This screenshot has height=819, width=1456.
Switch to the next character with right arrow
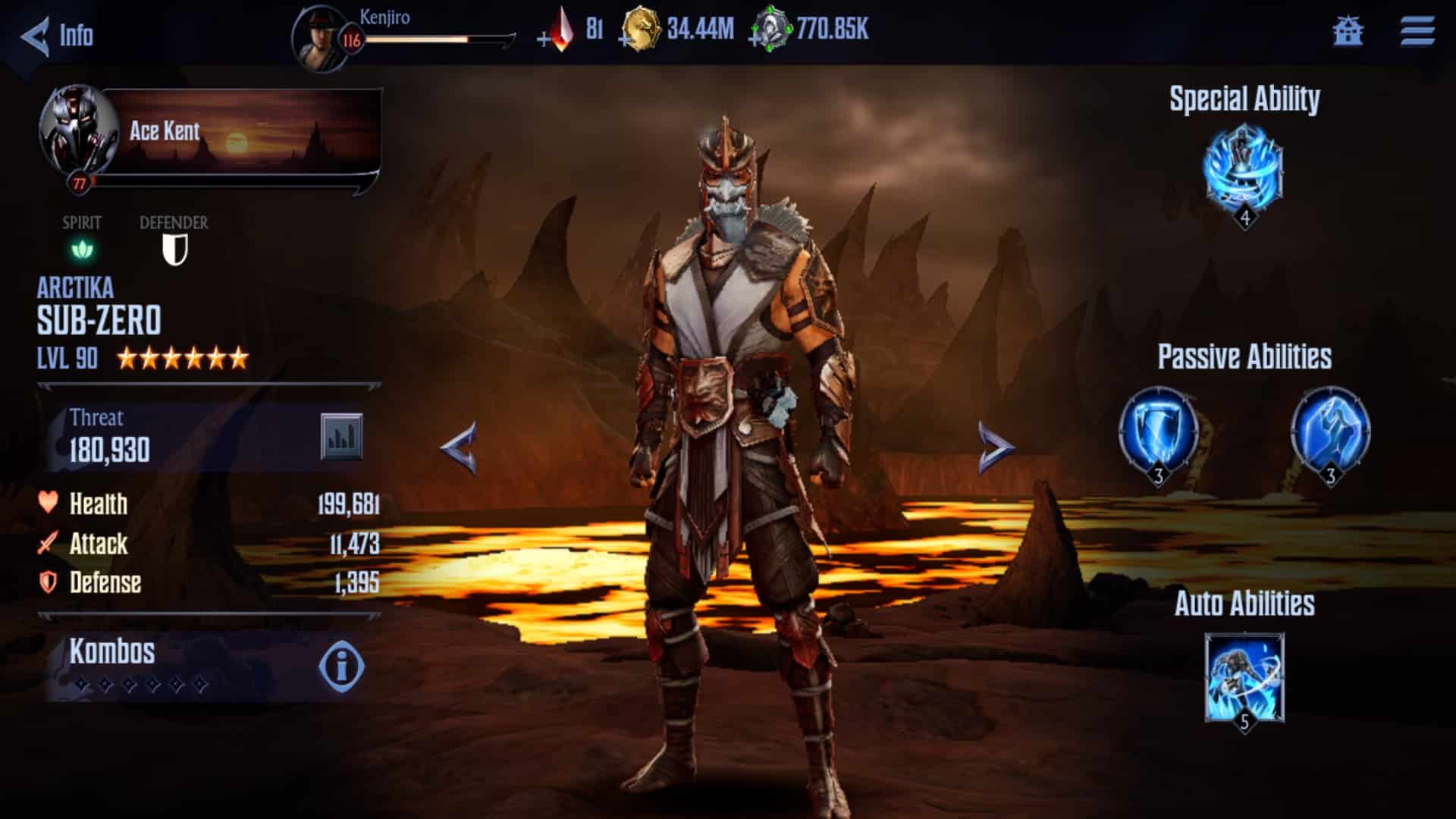click(996, 447)
